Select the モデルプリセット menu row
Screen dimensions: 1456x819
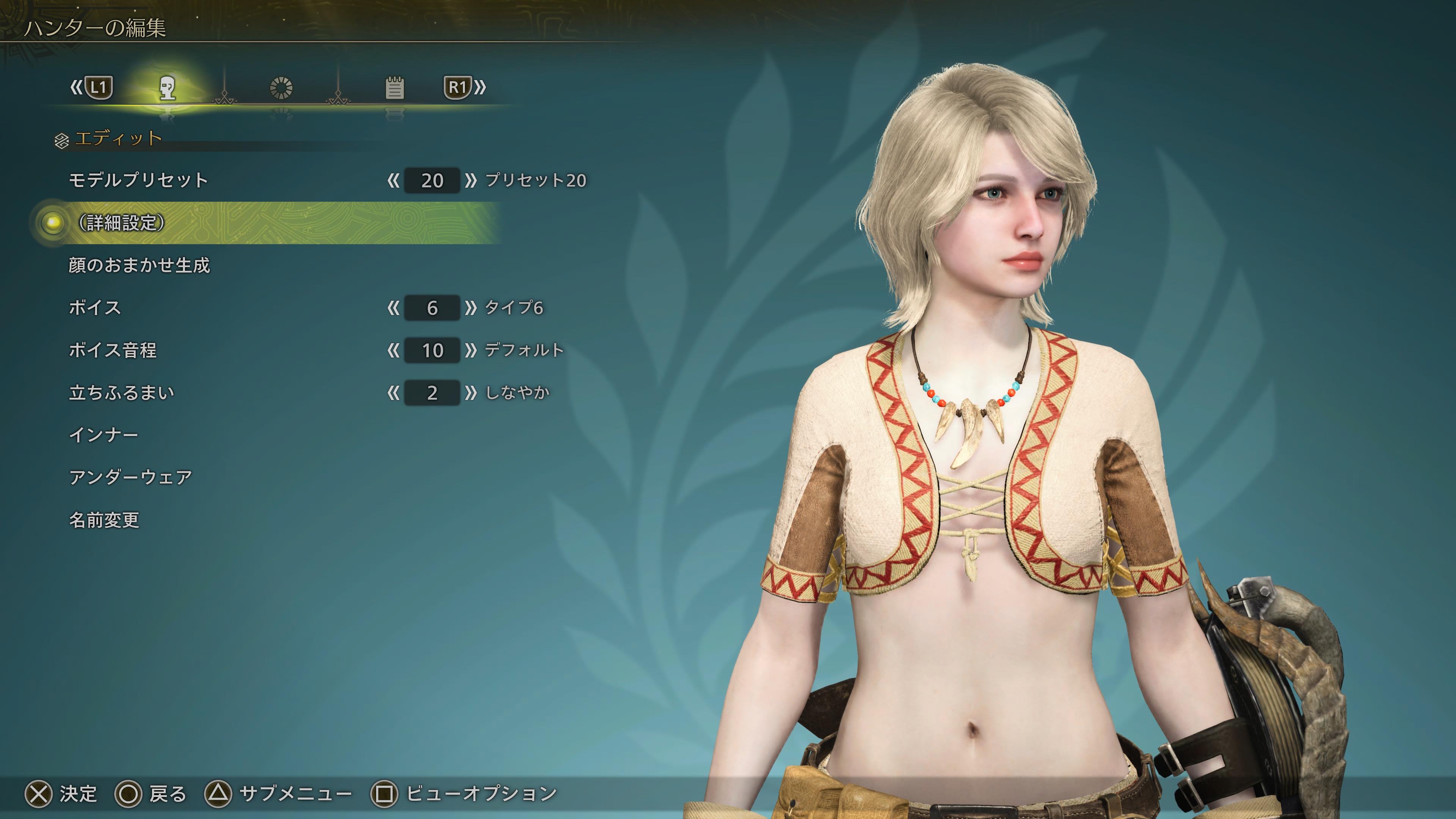point(138,180)
